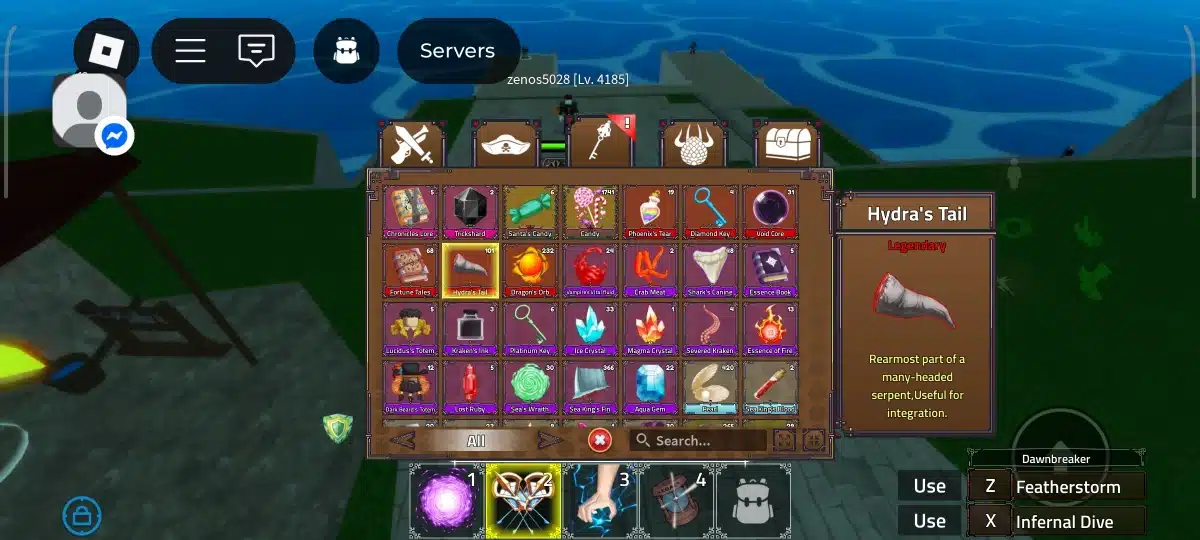Image resolution: width=1200 pixels, height=540 pixels.
Task: Choose the Void Core item
Action: (770, 211)
